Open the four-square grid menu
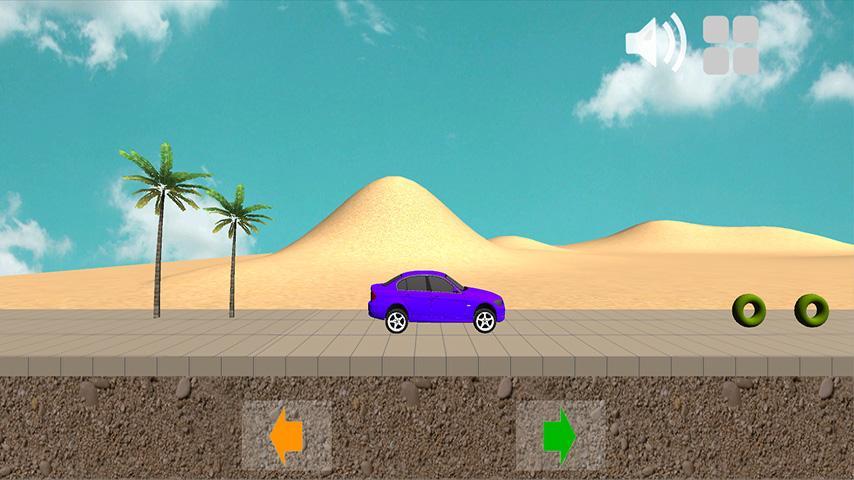 click(x=731, y=45)
